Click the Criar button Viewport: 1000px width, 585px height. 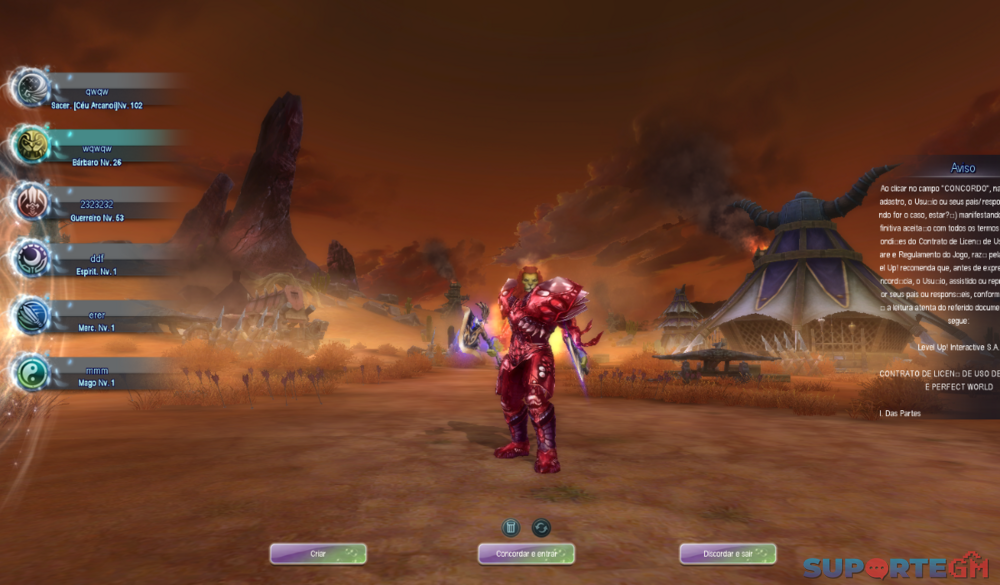pyautogui.click(x=318, y=553)
